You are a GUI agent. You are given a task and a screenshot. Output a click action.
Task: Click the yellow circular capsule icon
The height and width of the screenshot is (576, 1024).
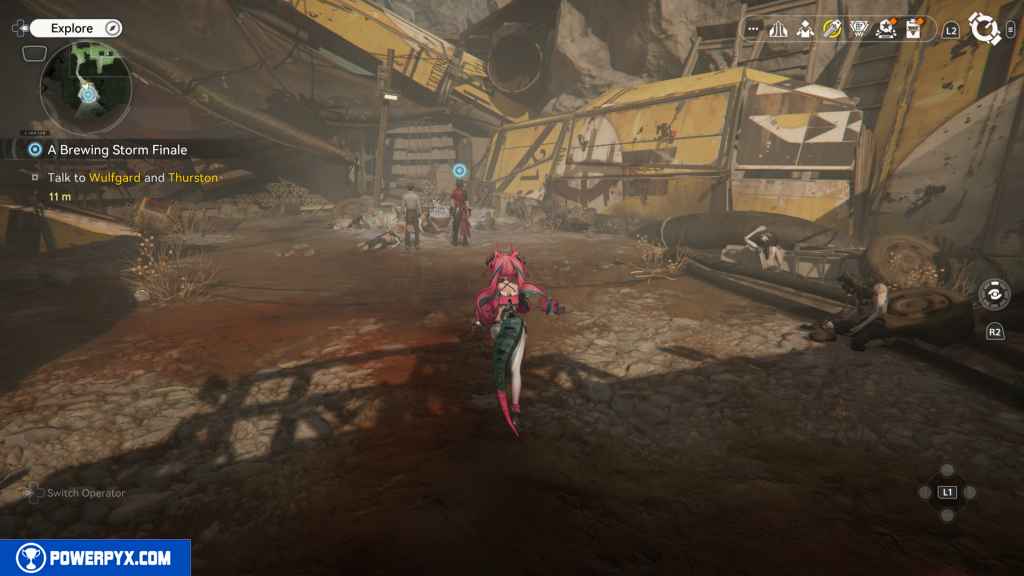click(x=832, y=29)
